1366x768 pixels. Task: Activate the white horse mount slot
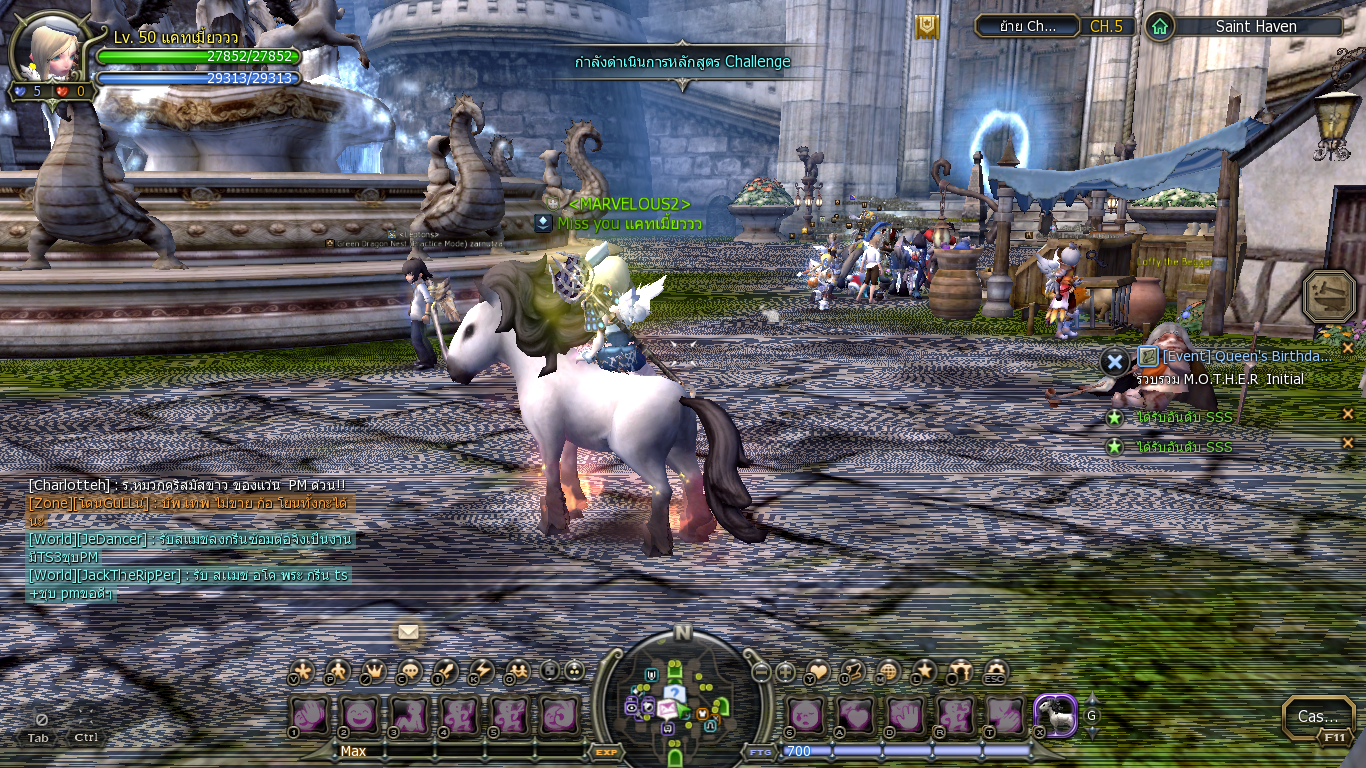coord(1054,716)
